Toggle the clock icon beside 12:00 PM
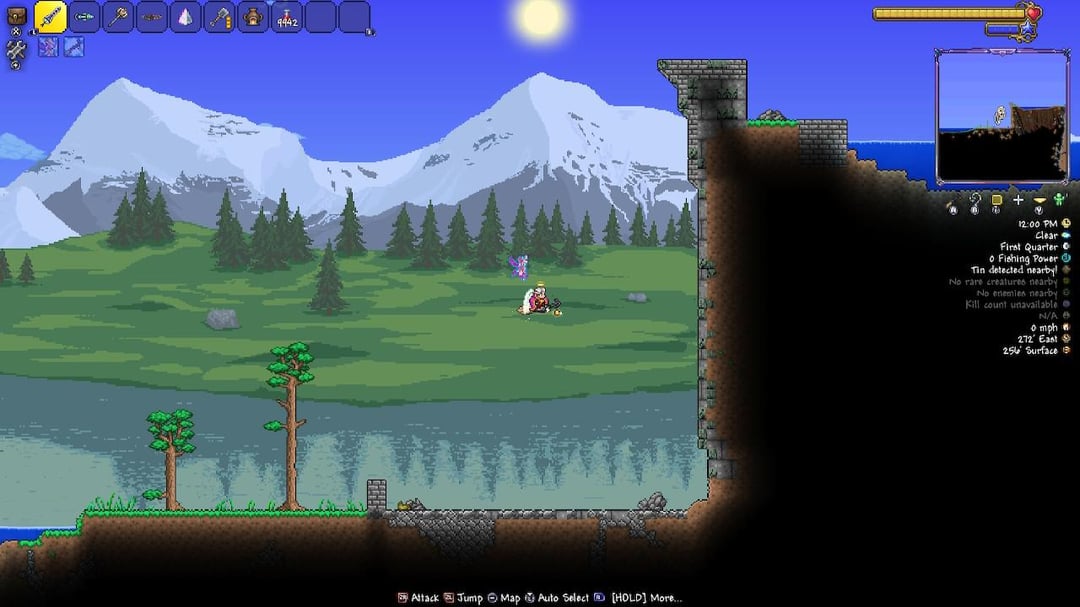The height and width of the screenshot is (607, 1080). pyautogui.click(x=1066, y=223)
